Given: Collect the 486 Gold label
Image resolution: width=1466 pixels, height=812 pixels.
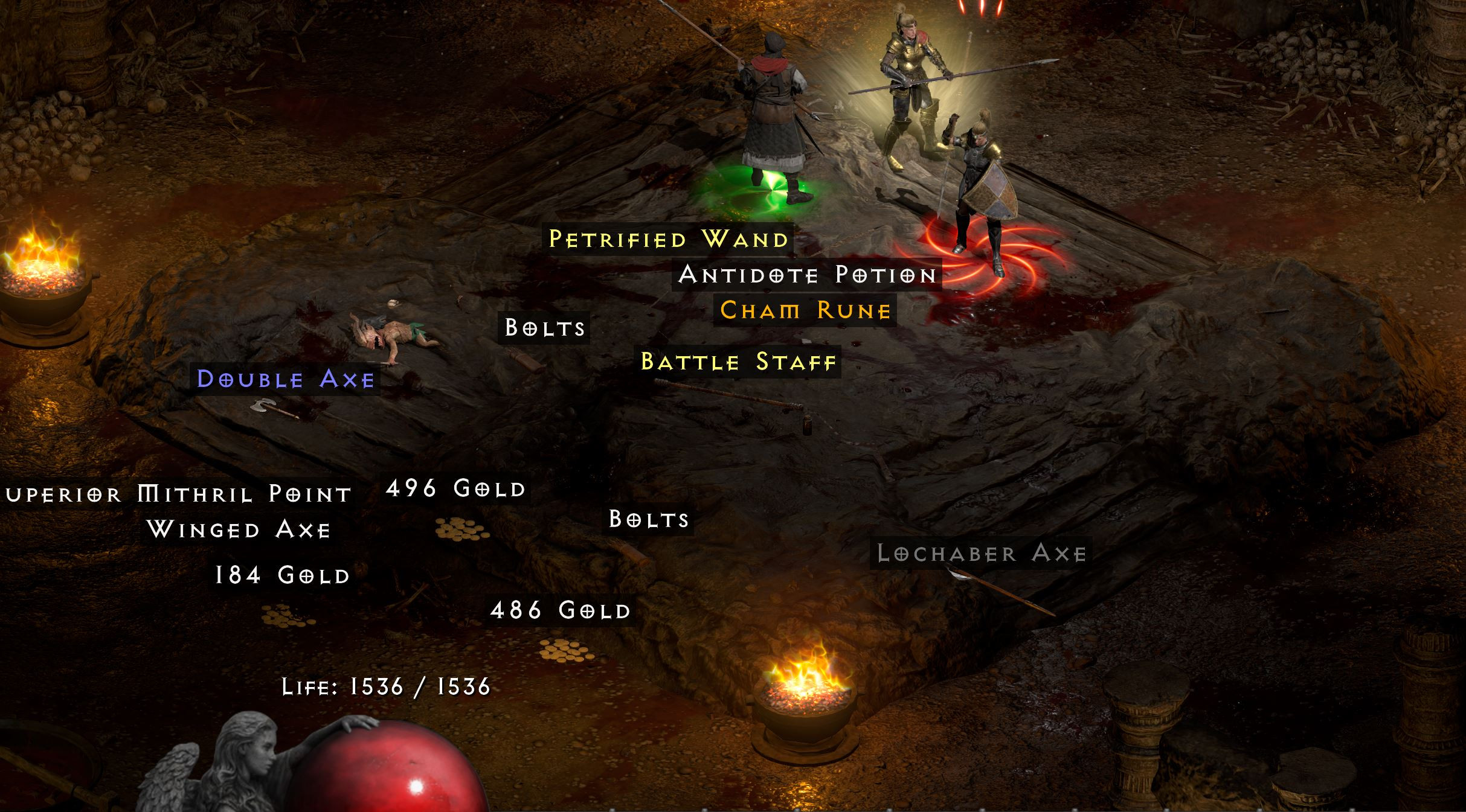Looking at the screenshot, I should tap(561, 610).
